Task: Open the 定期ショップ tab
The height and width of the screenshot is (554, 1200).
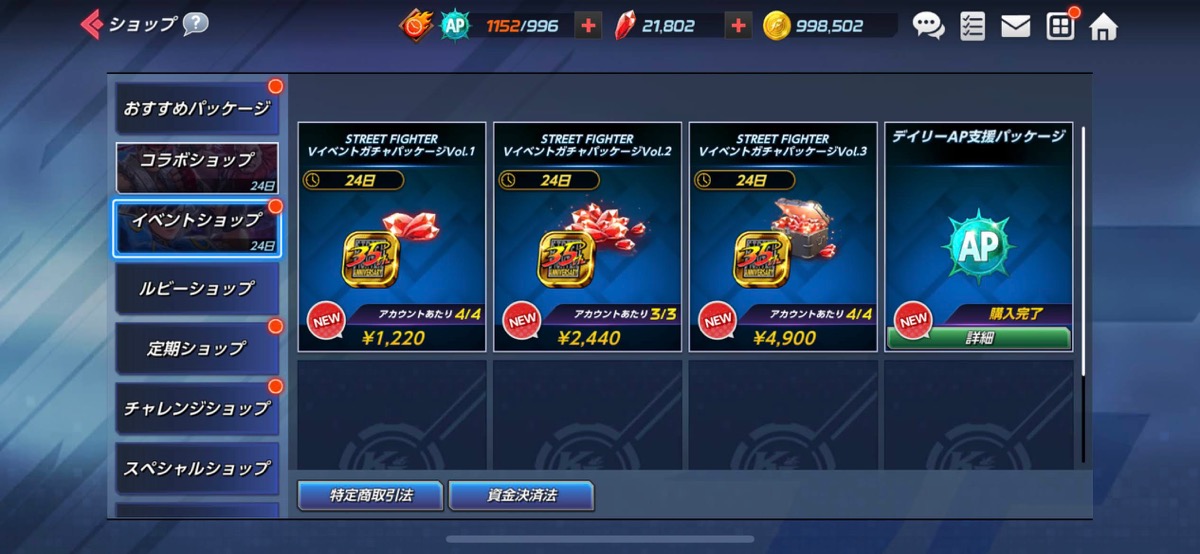Action: (197, 348)
